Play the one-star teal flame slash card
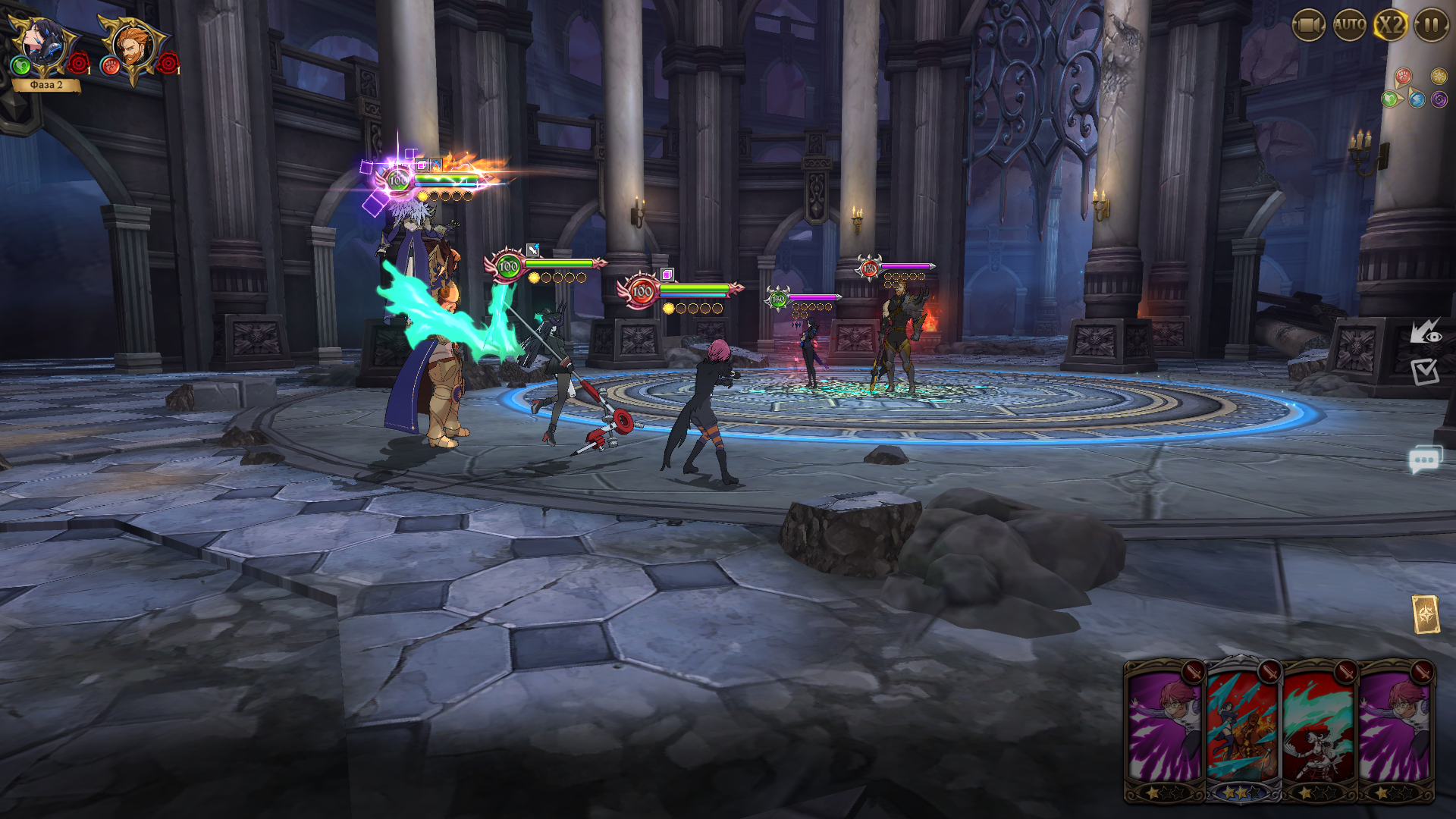The image size is (1456, 819). pos(1318,728)
